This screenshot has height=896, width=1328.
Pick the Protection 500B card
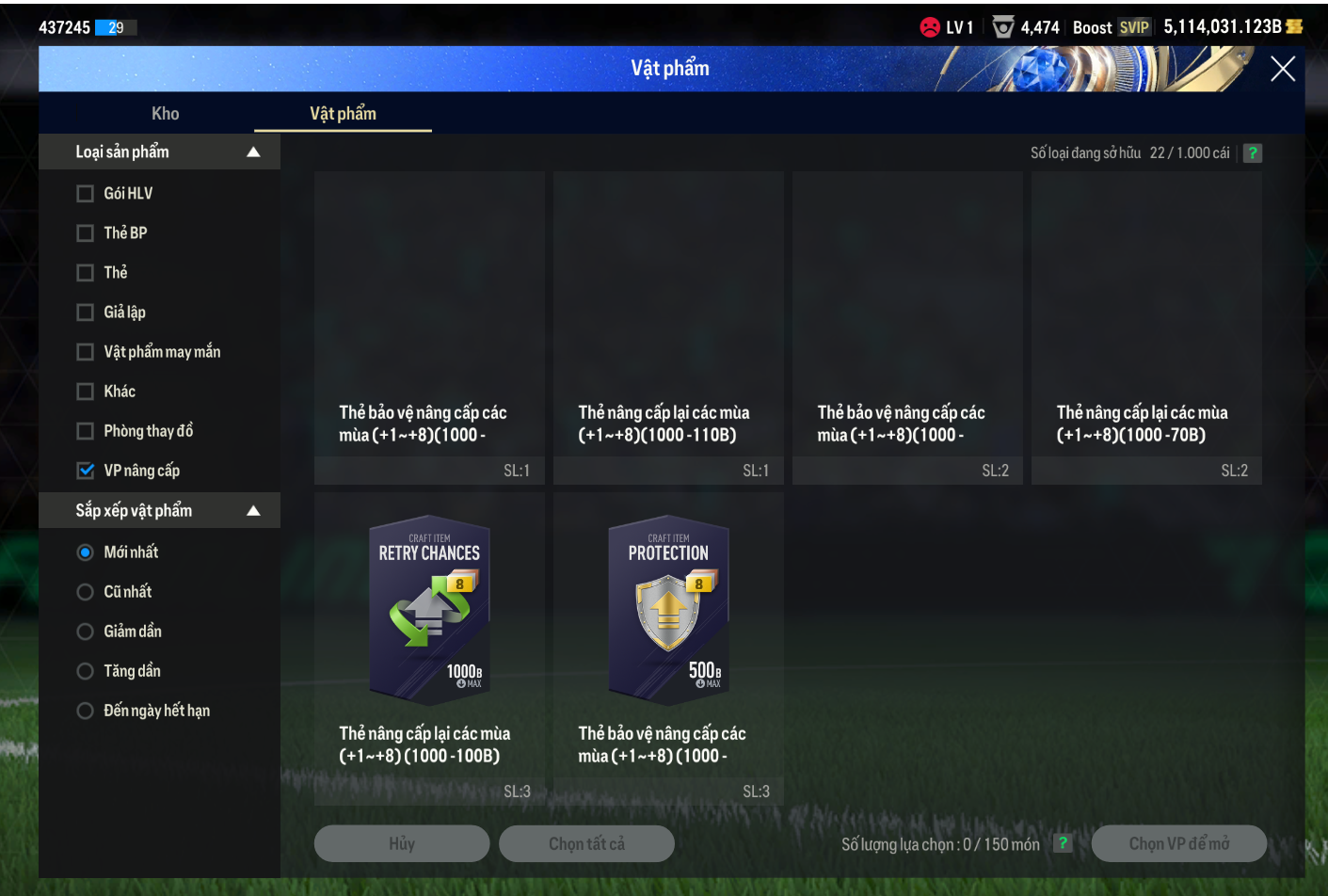coord(668,611)
